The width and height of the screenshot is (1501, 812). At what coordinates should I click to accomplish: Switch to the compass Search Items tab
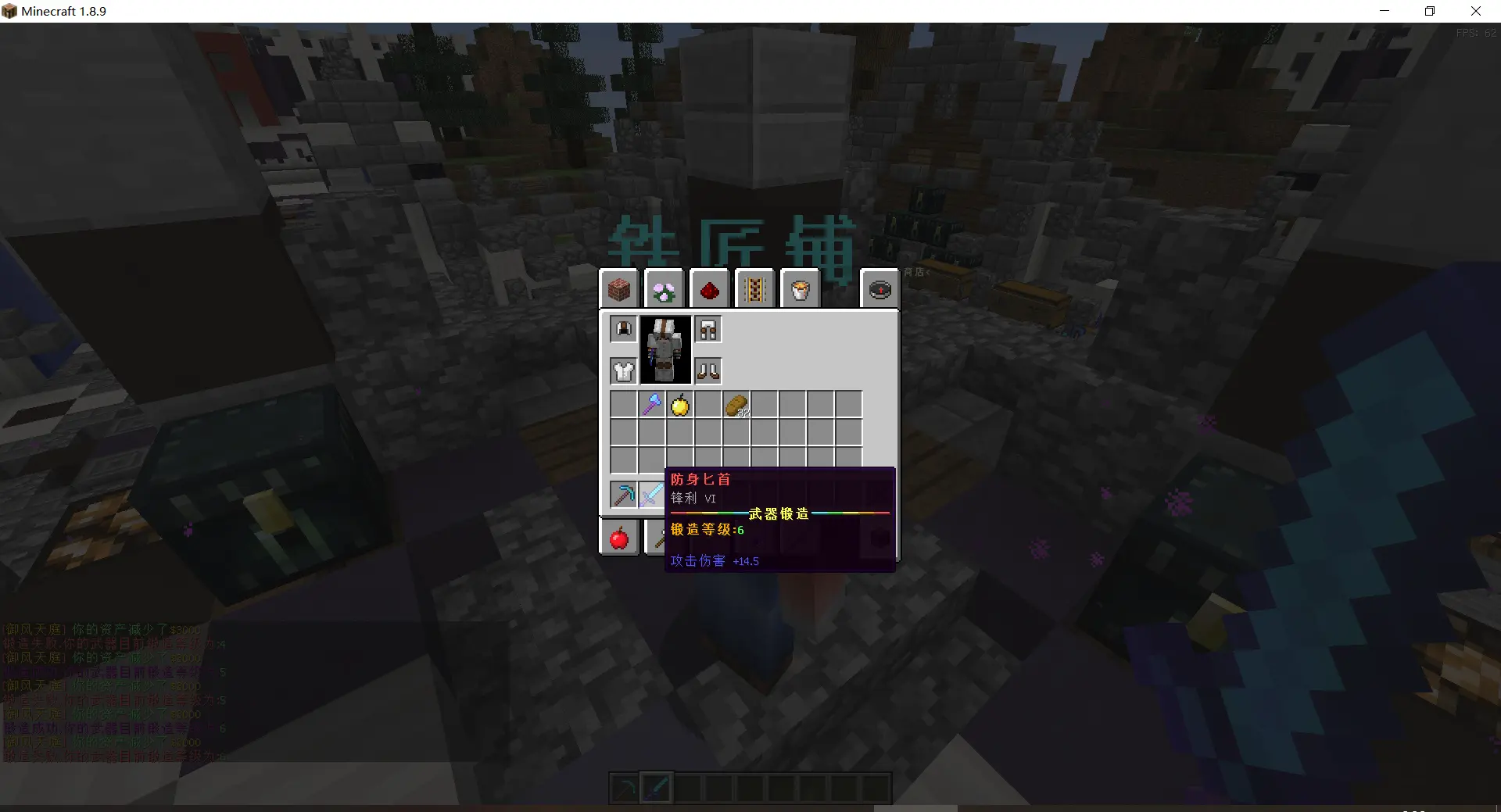[879, 290]
